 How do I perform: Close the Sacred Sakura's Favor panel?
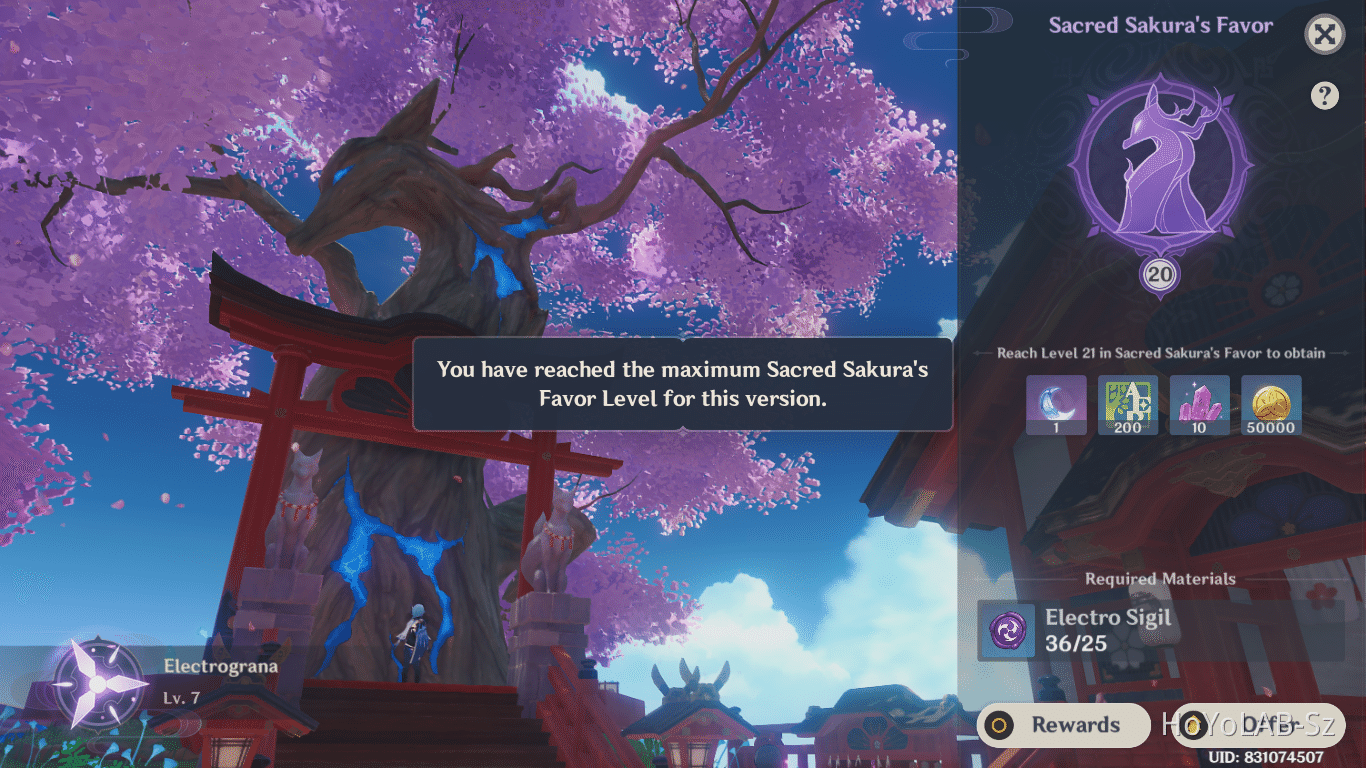point(1324,34)
